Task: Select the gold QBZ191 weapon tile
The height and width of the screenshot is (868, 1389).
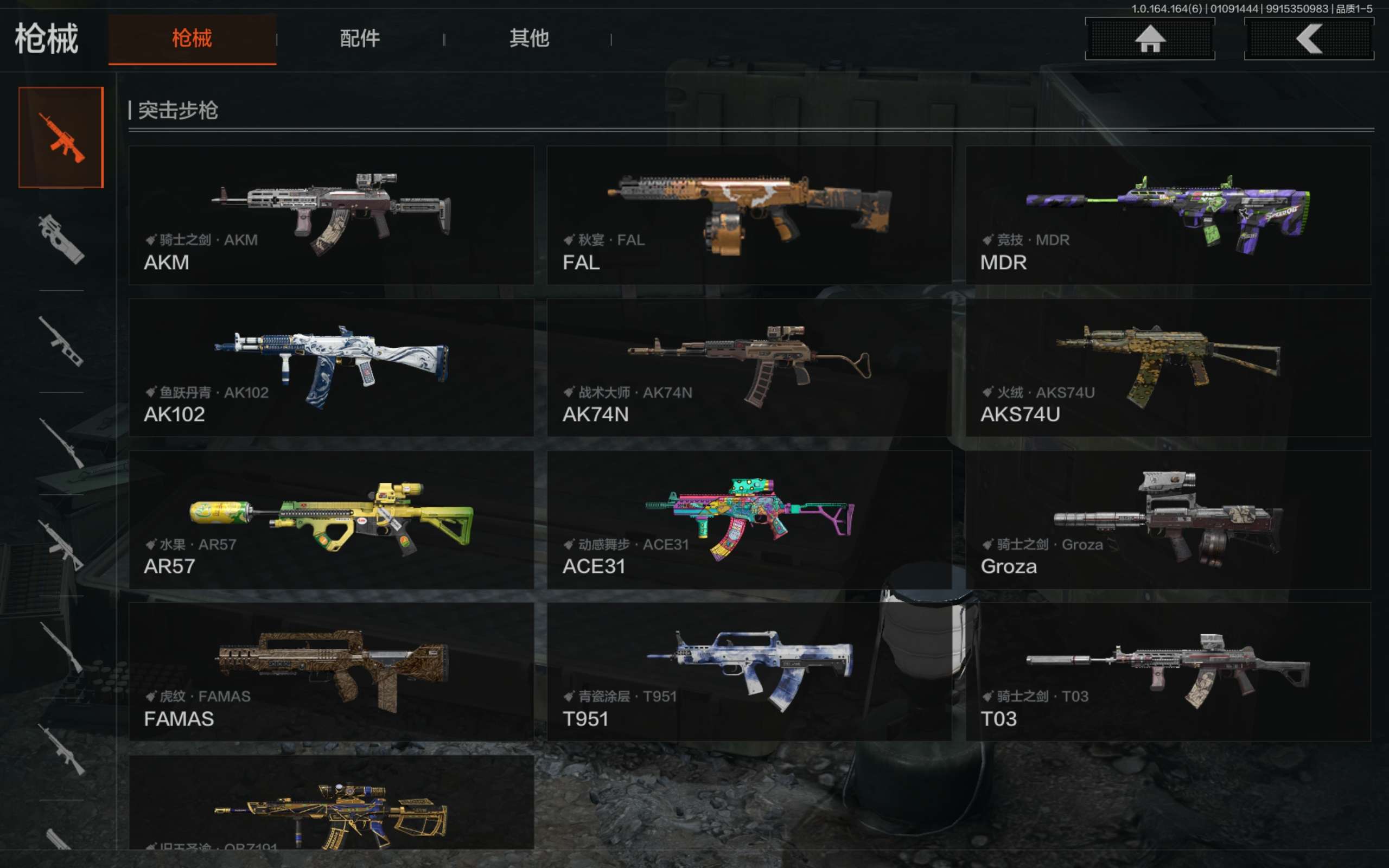Action: tap(331, 803)
